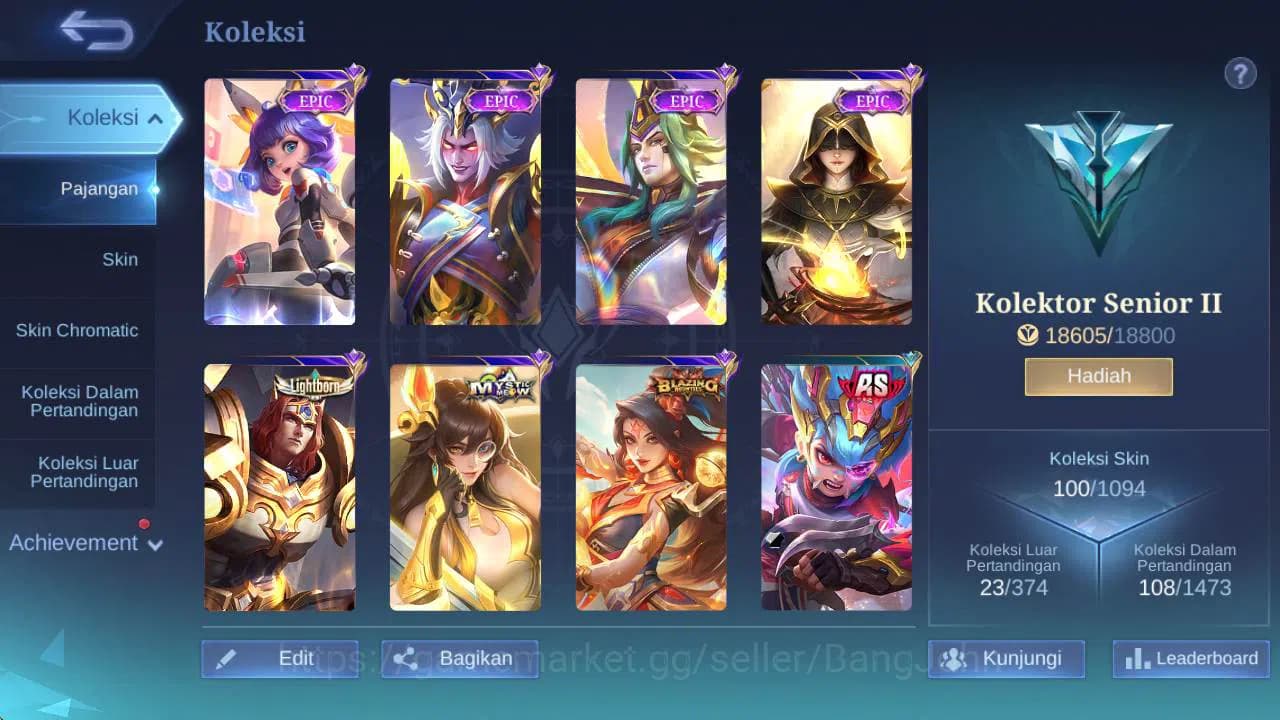The width and height of the screenshot is (1280, 720).
Task: Open the help question mark icon
Action: tap(1241, 73)
